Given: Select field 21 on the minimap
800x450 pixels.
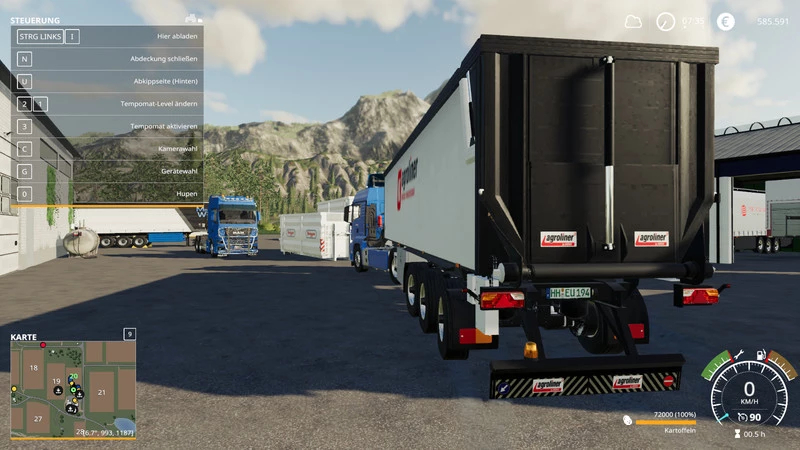Looking at the screenshot, I should [x=101, y=392].
